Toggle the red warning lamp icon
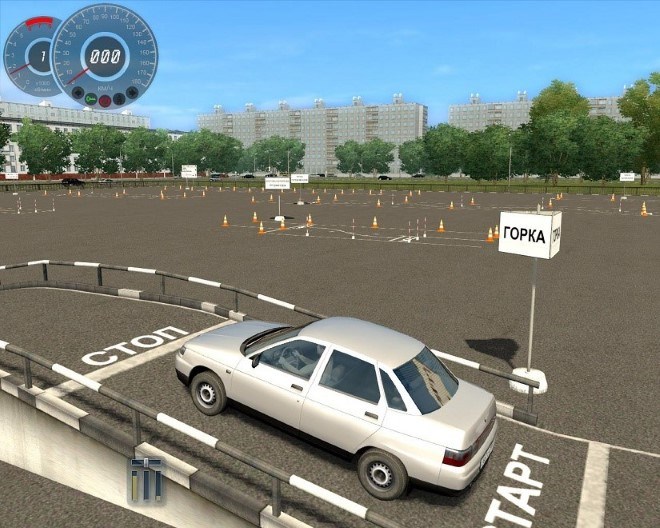The image size is (660, 528). point(105,100)
